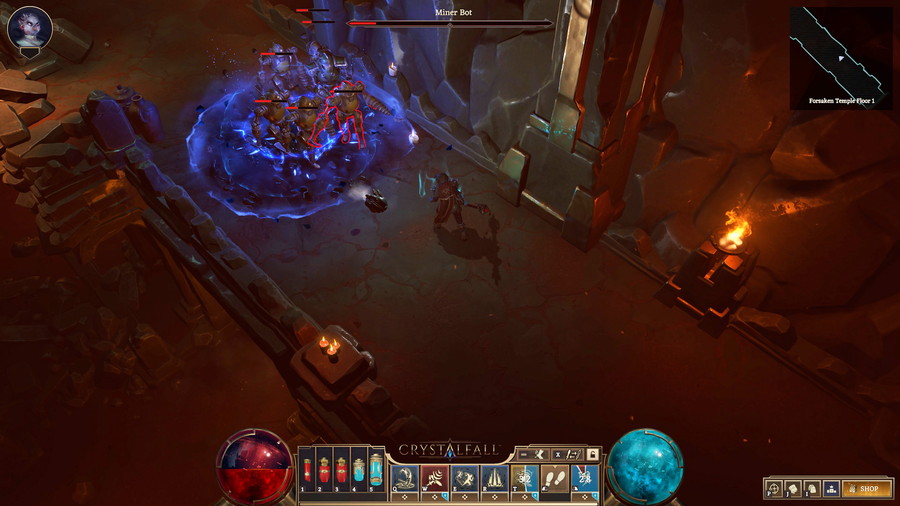Screen dimensions: 900x506
Task: Open the journal scroll icon marked J
Action: (x=792, y=489)
